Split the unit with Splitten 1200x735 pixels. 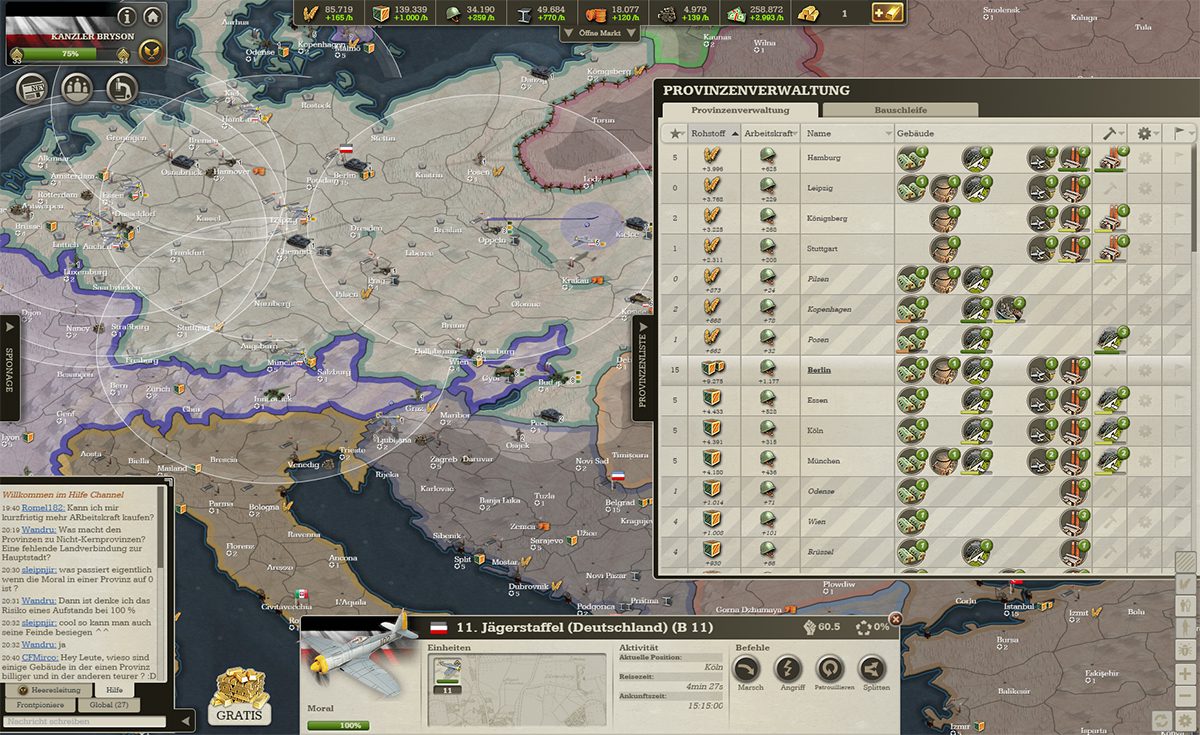point(872,669)
